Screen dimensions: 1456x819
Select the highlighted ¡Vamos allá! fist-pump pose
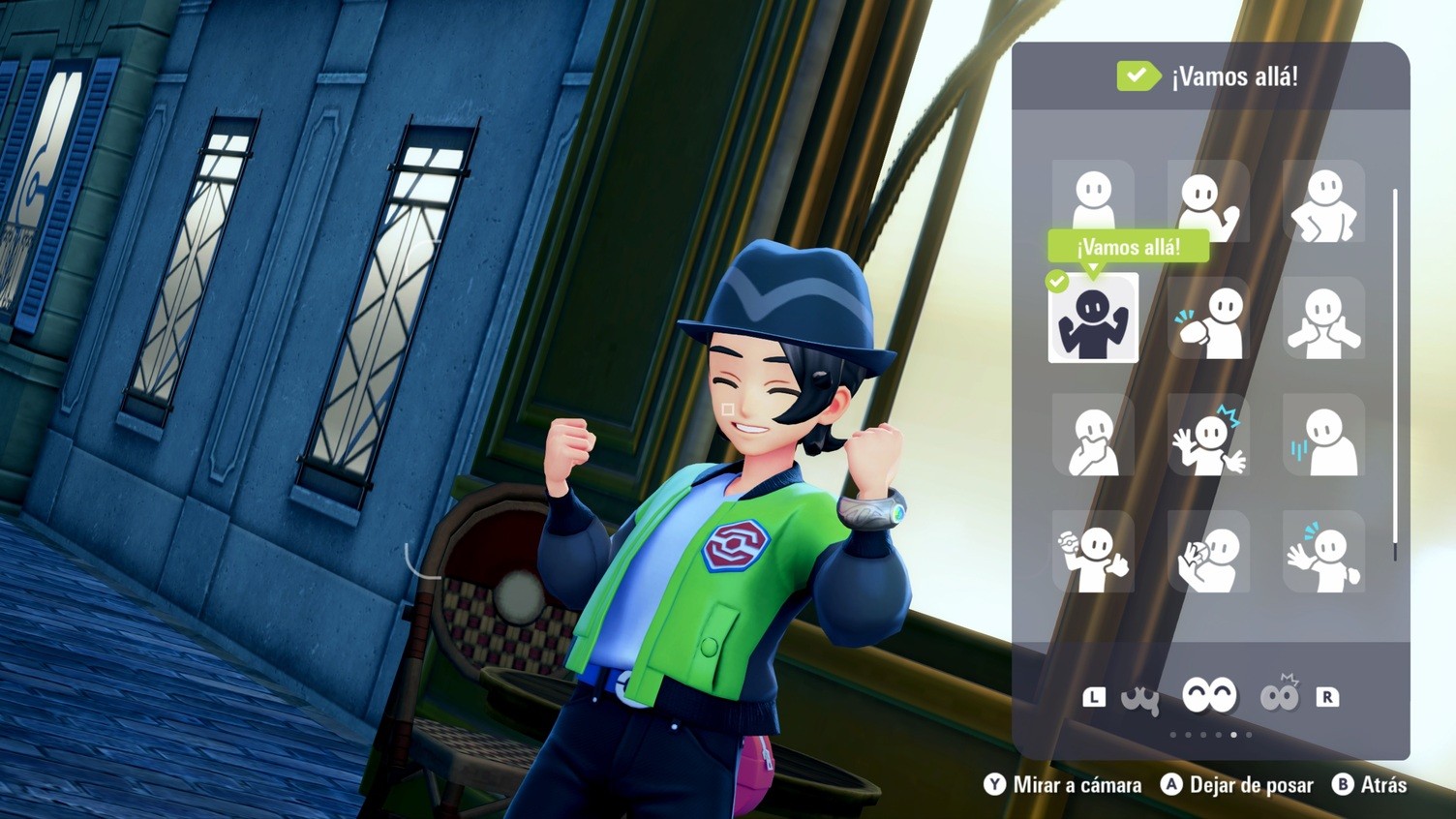point(1093,318)
